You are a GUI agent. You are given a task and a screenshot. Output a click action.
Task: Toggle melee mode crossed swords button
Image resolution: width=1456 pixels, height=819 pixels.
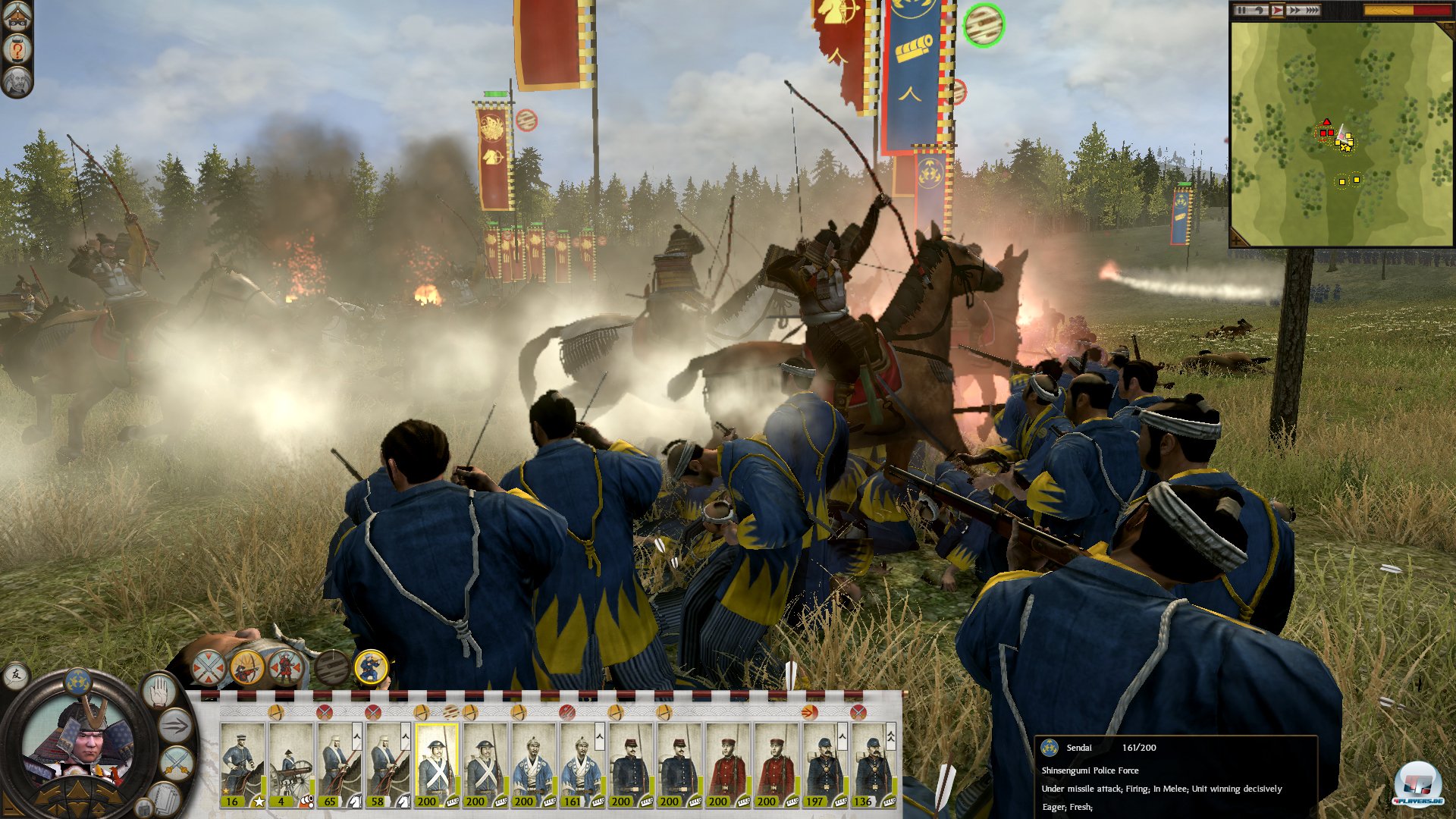(x=176, y=759)
